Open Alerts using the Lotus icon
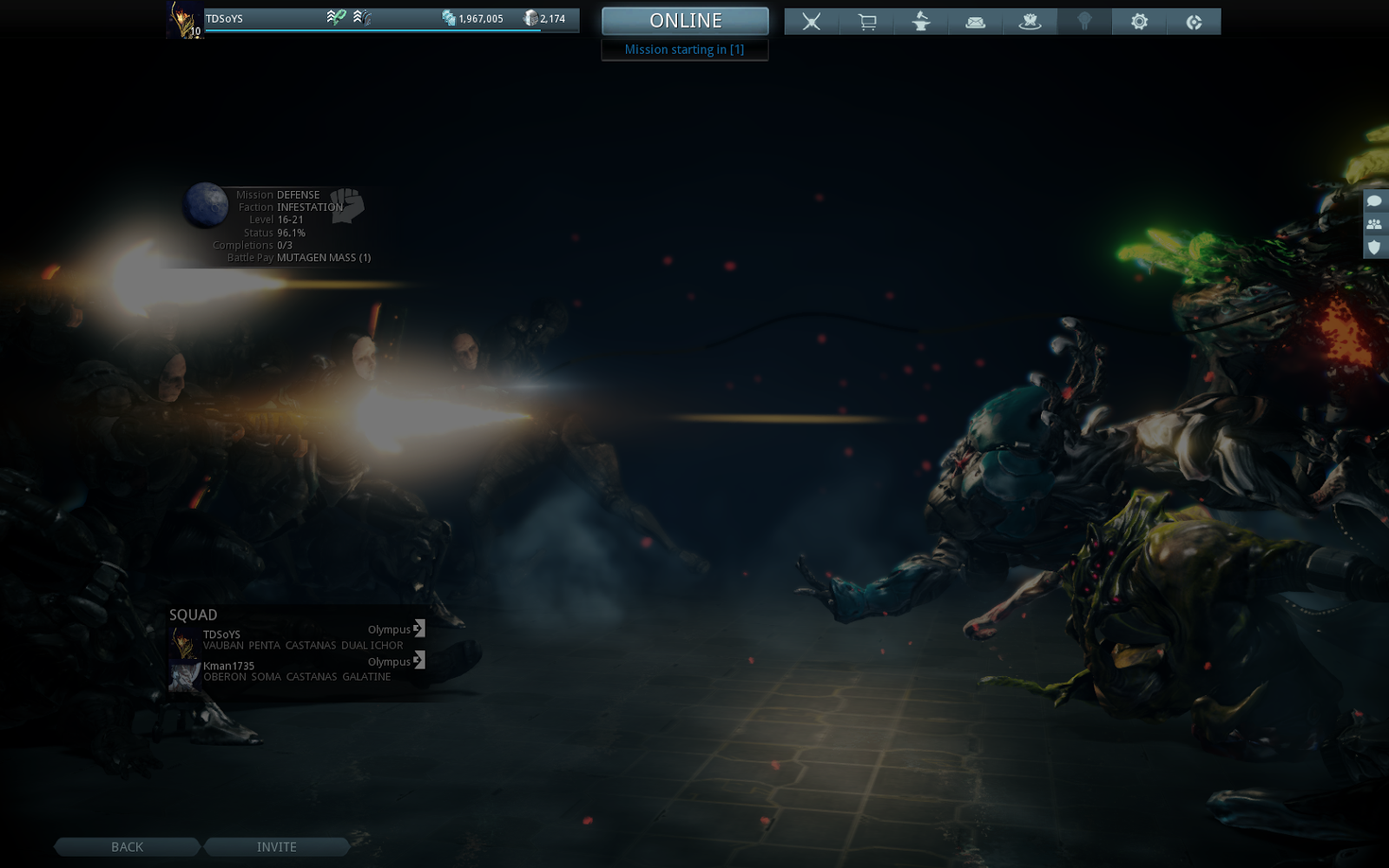This screenshot has height=868, width=1389. pyautogui.click(x=1030, y=22)
